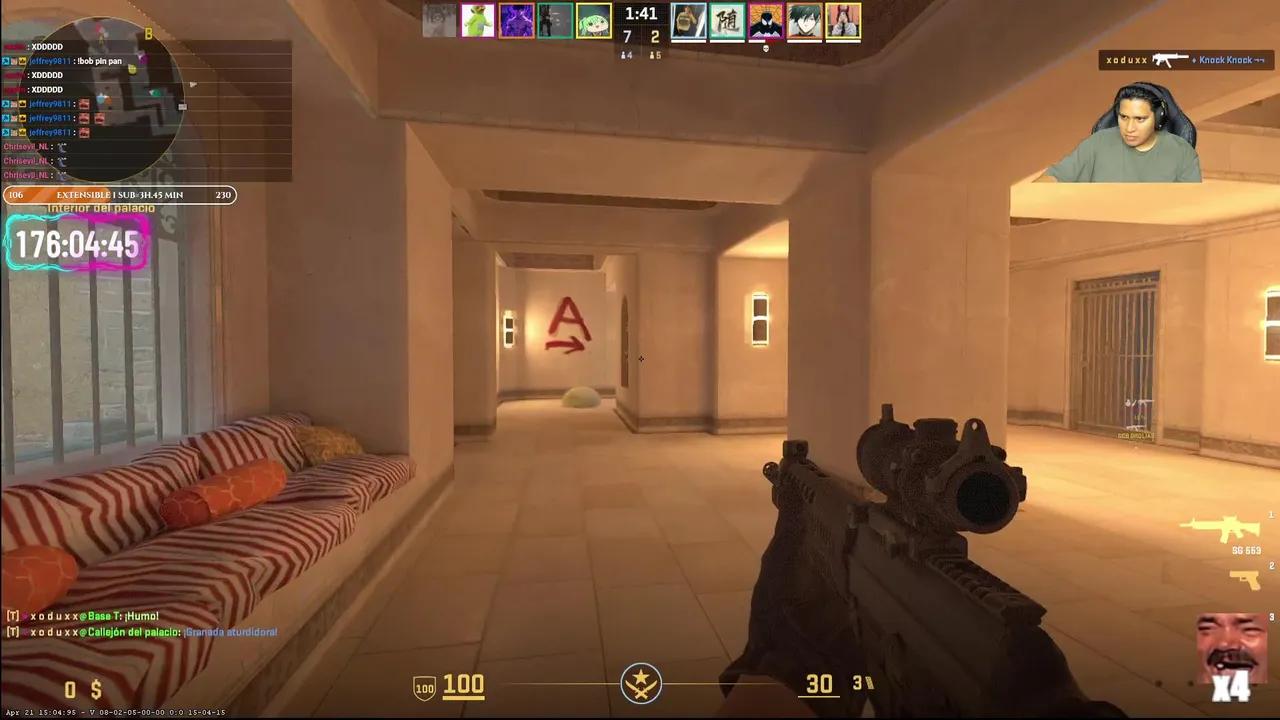Select the green frog avatar on CT scoreboard
This screenshot has height=720, width=1280.
pyautogui.click(x=478, y=20)
